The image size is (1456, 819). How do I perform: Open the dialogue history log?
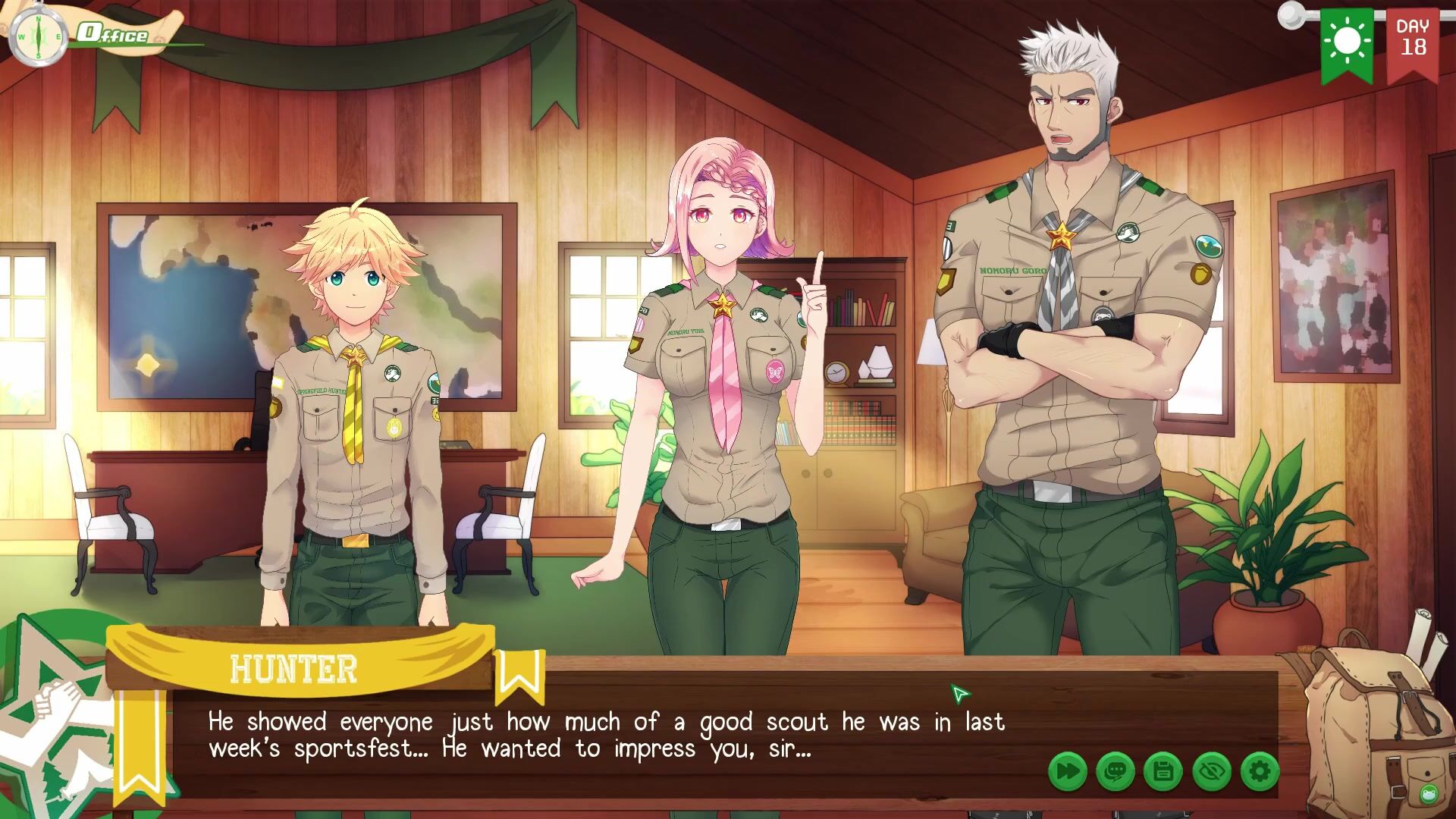tap(1115, 772)
